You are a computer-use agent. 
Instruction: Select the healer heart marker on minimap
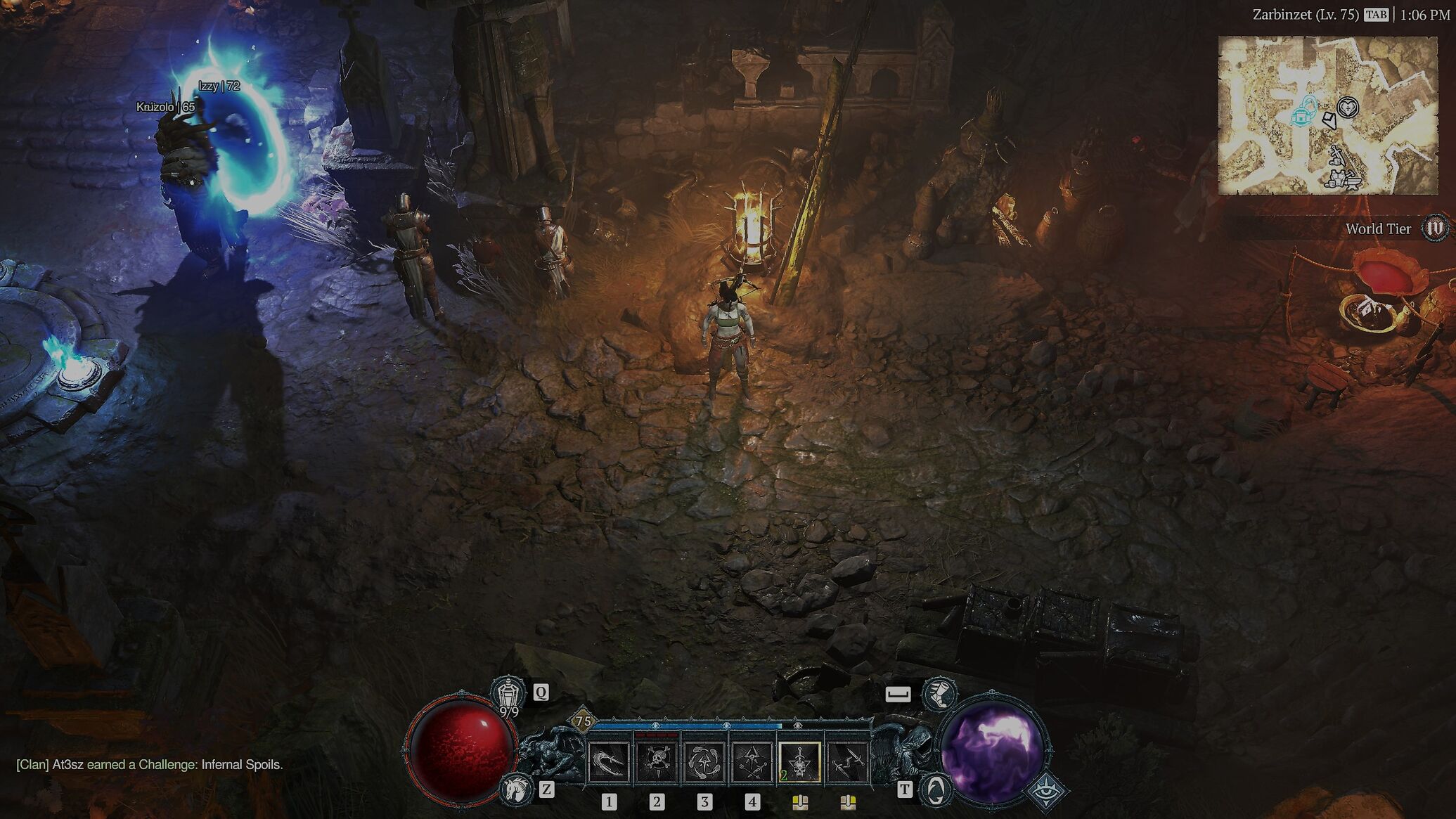(1348, 108)
